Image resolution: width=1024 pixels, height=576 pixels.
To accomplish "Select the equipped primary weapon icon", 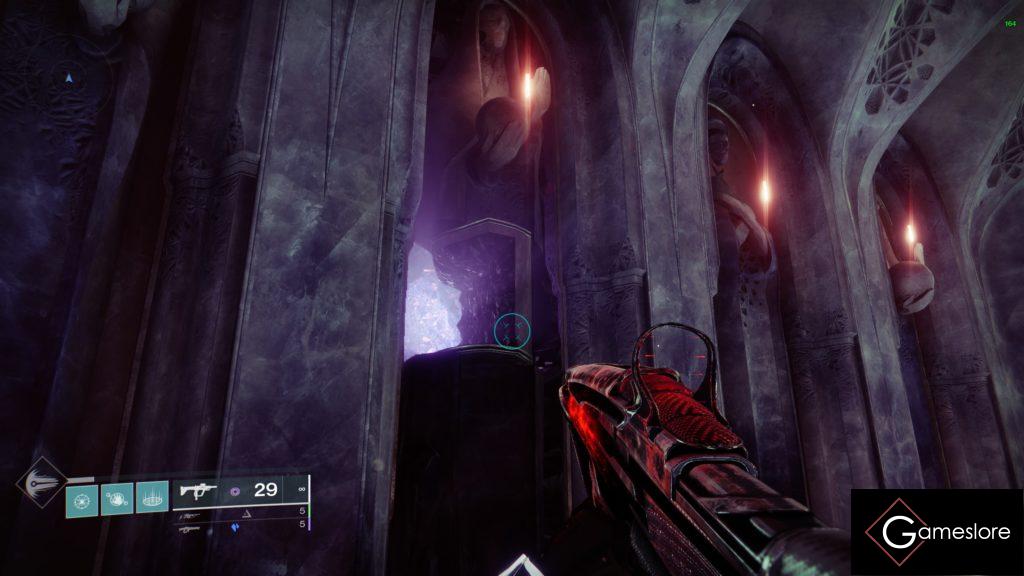I will [197, 490].
